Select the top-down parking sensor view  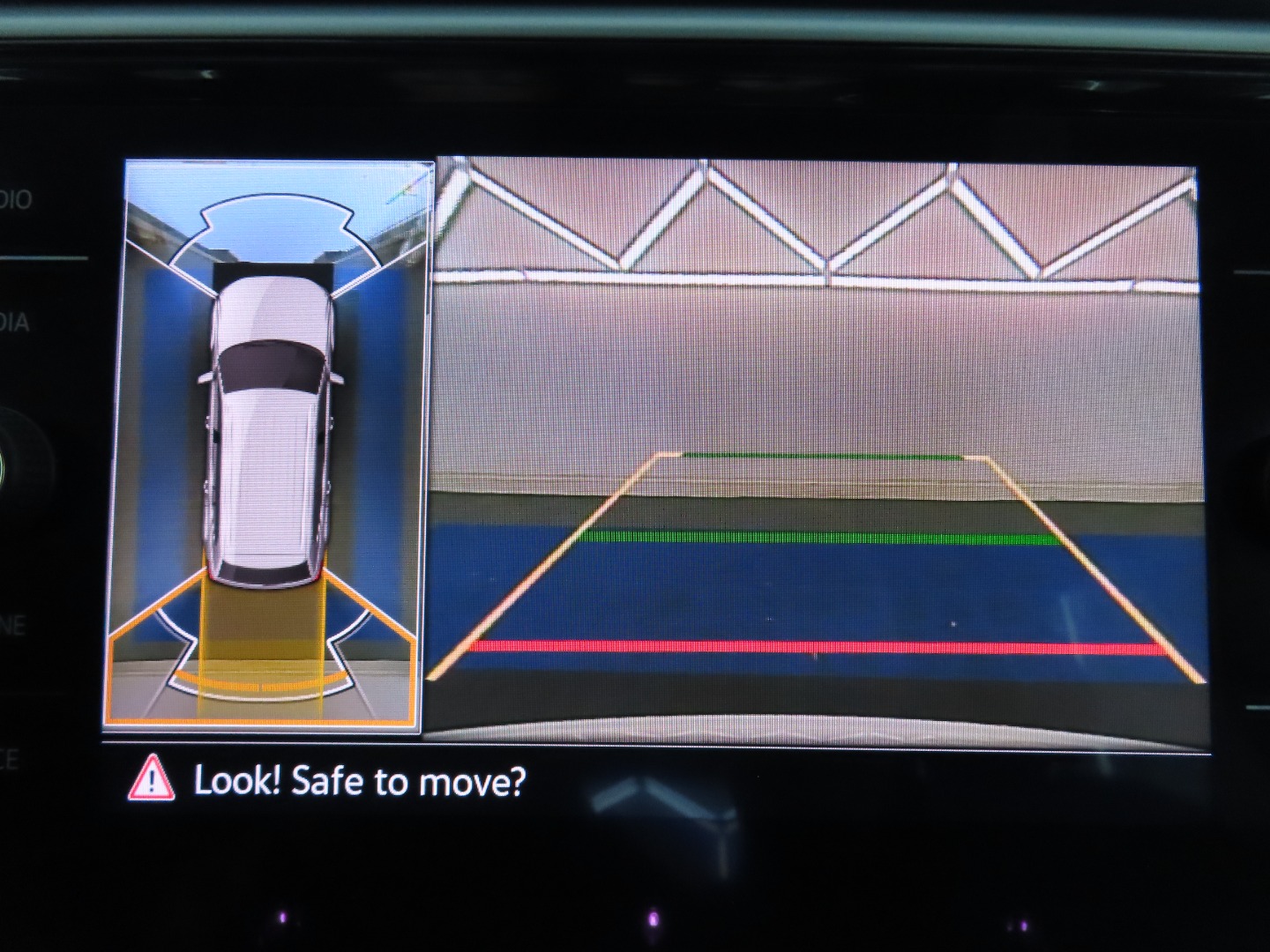point(269,445)
